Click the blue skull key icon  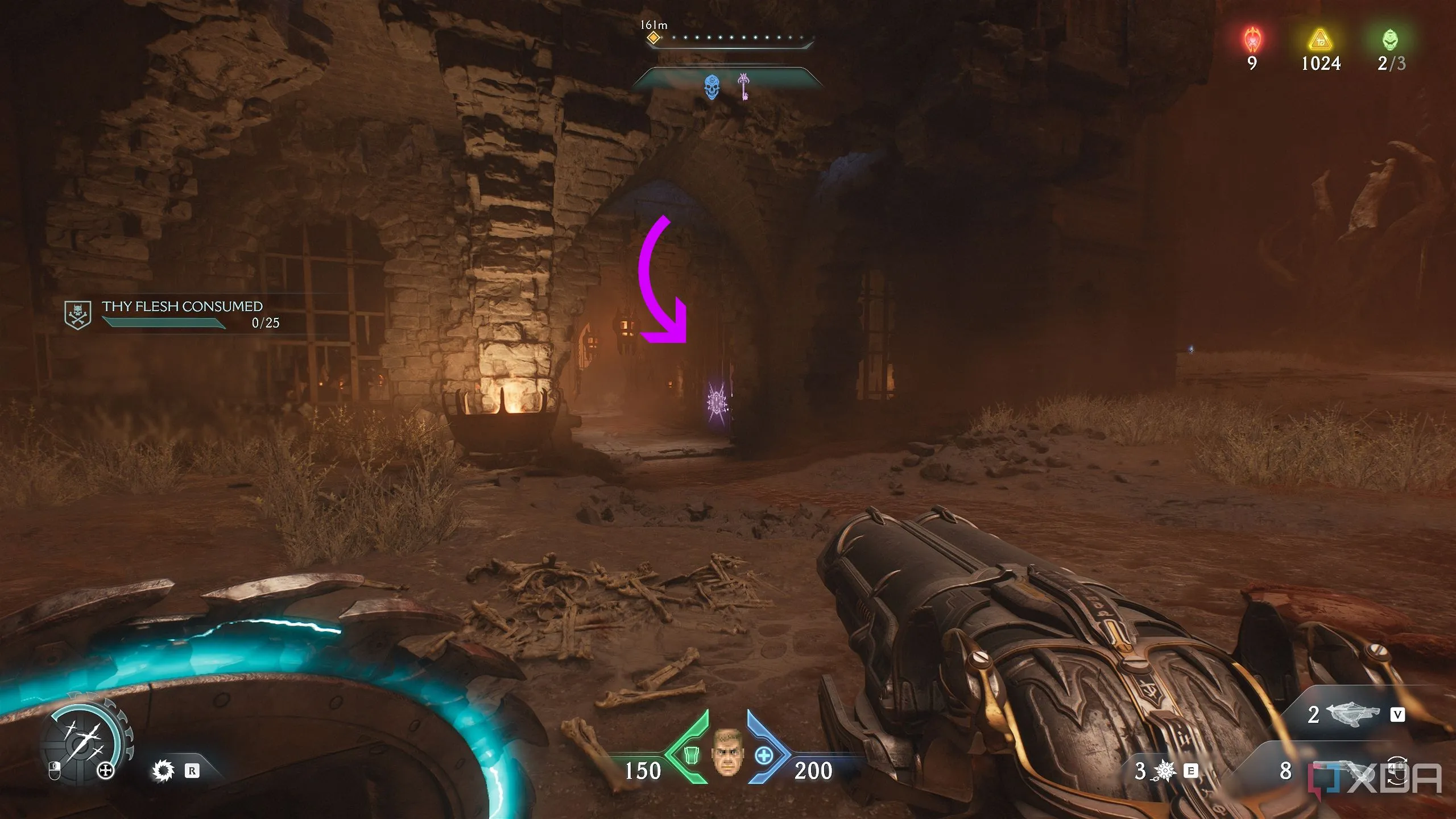tap(712, 87)
